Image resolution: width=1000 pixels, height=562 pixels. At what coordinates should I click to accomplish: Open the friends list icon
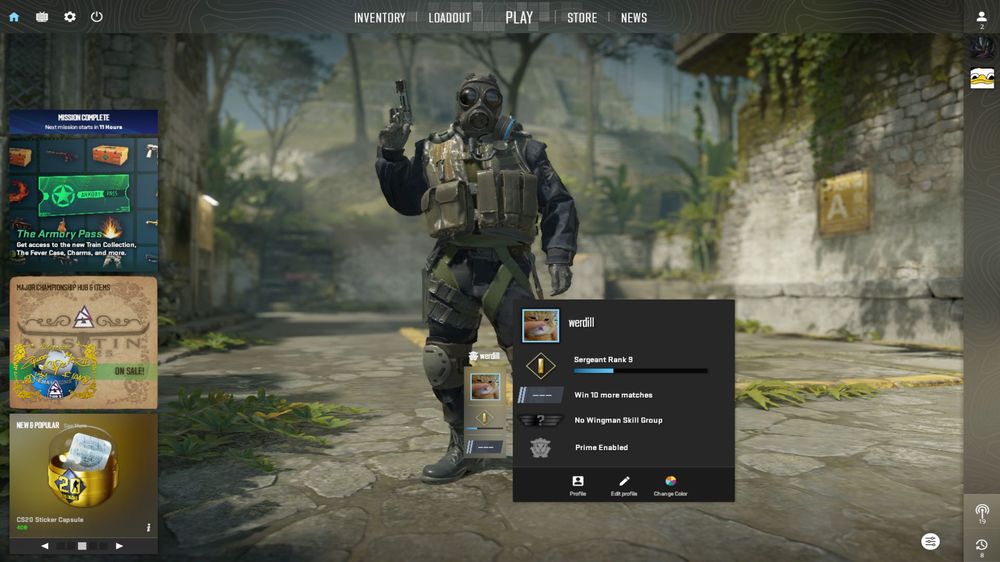pos(982,17)
